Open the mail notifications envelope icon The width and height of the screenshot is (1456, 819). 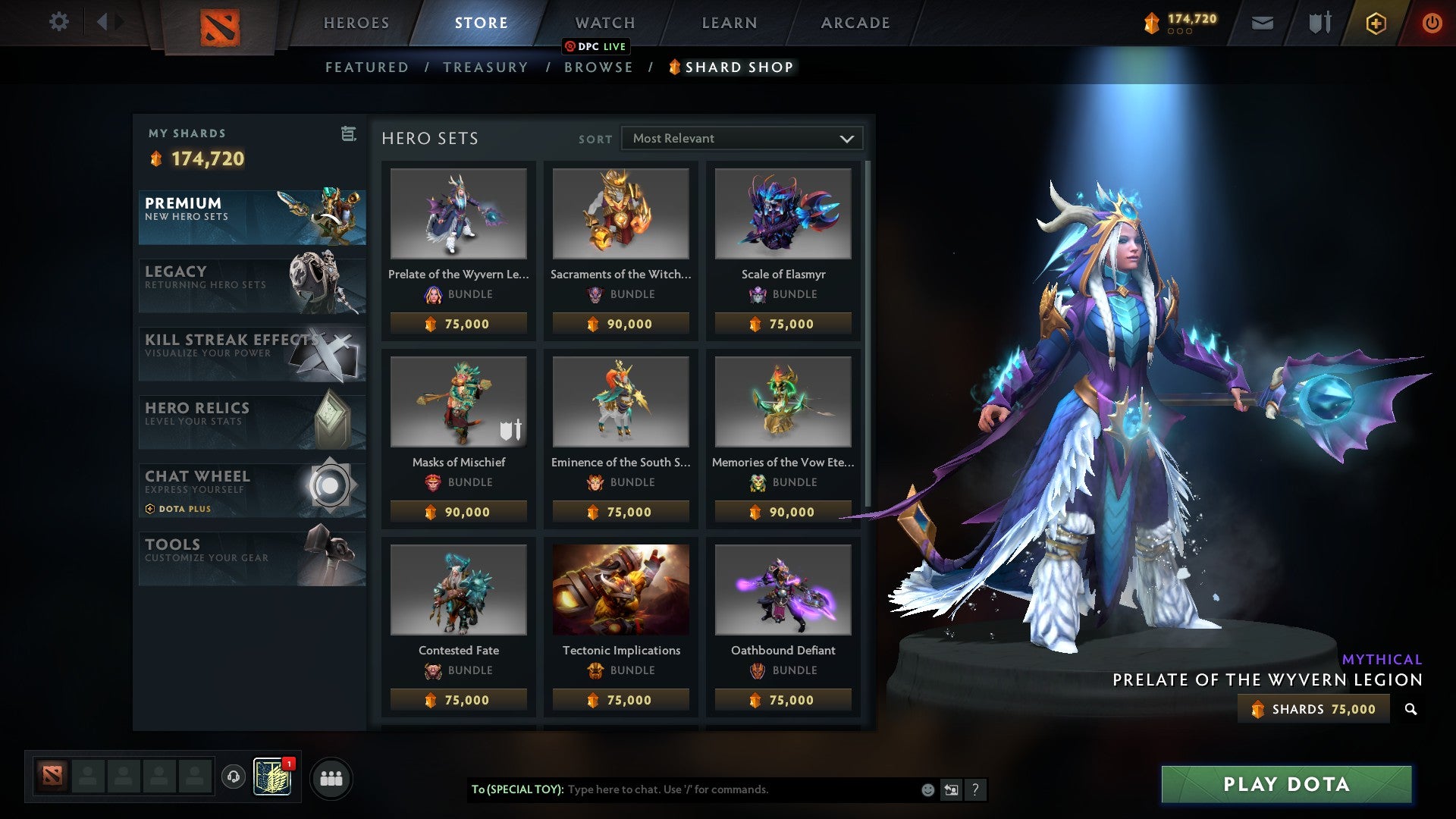(x=1263, y=22)
